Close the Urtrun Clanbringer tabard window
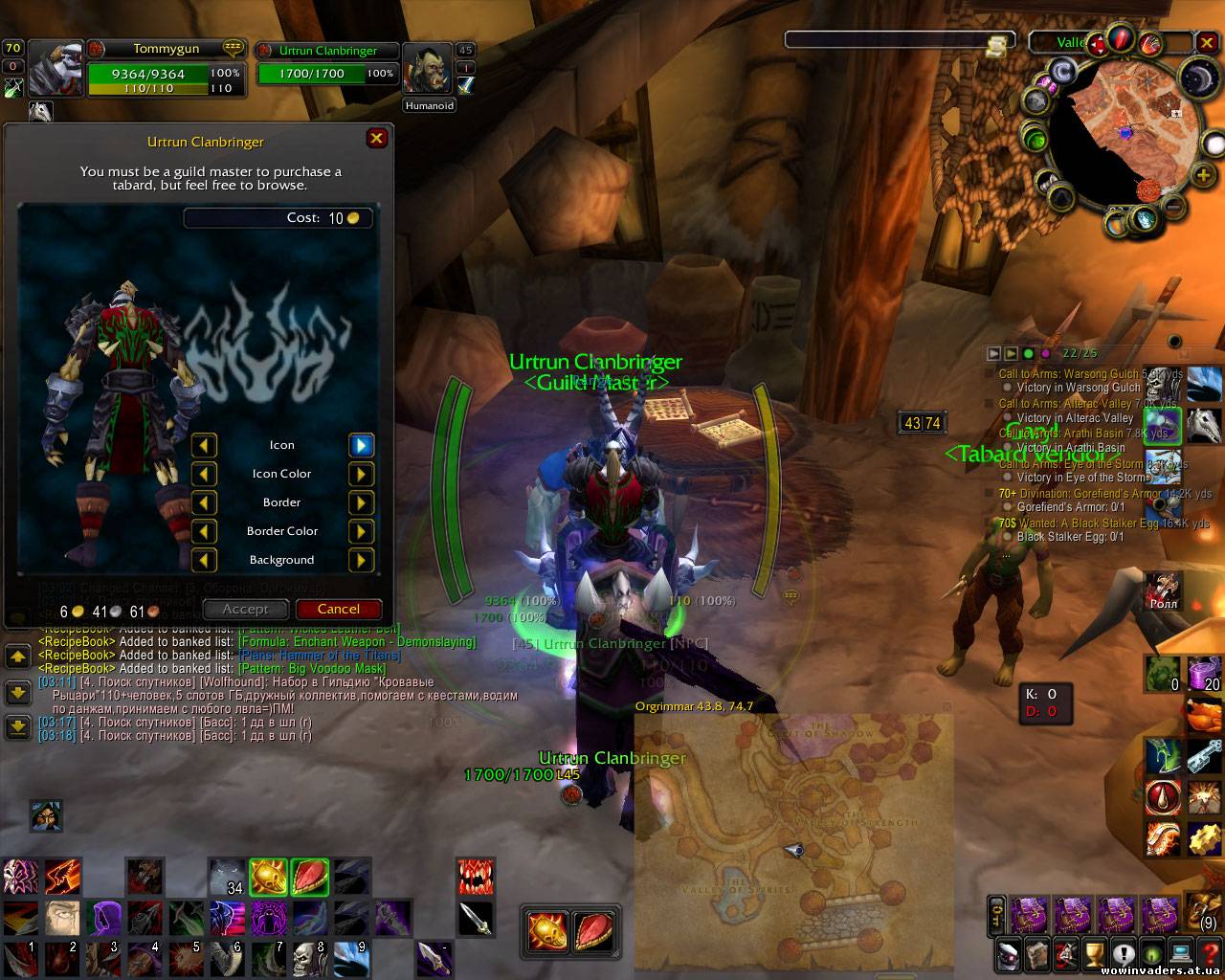1225x980 pixels. click(x=377, y=139)
